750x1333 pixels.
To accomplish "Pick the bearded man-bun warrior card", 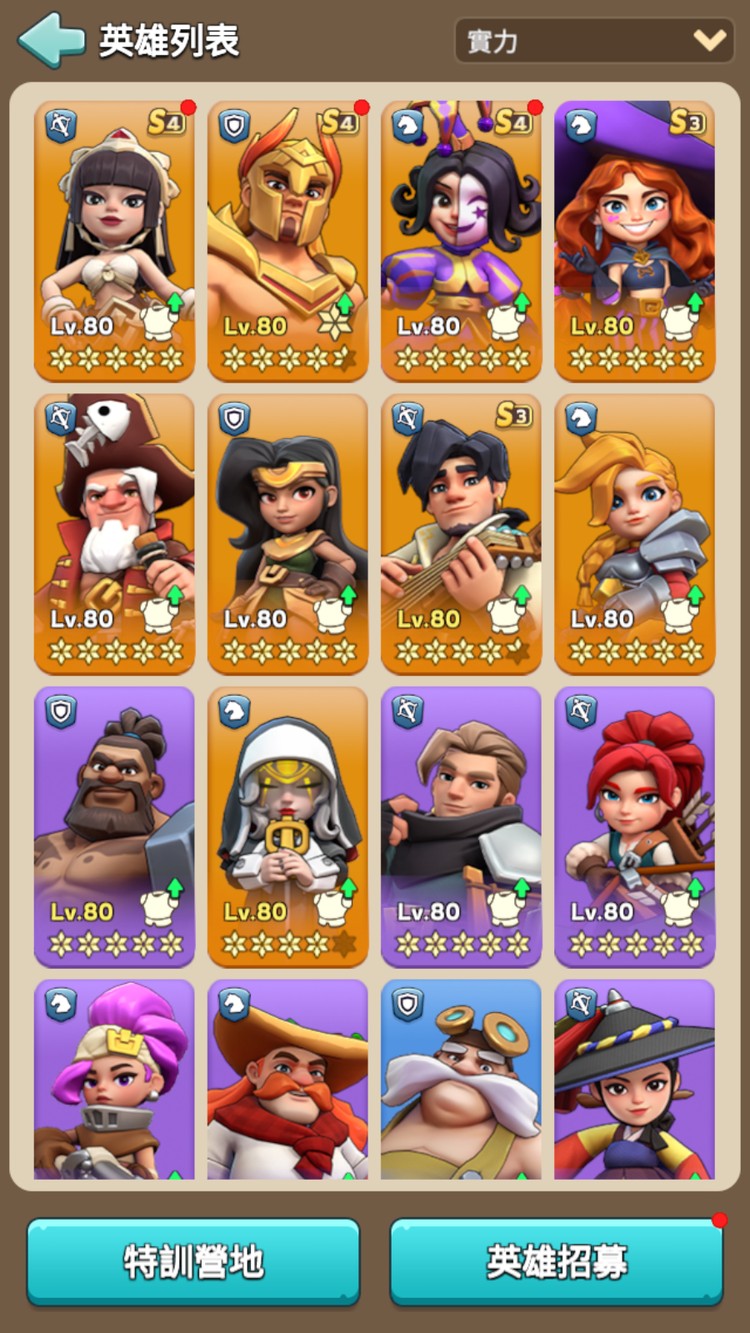I will pyautogui.click(x=115, y=826).
